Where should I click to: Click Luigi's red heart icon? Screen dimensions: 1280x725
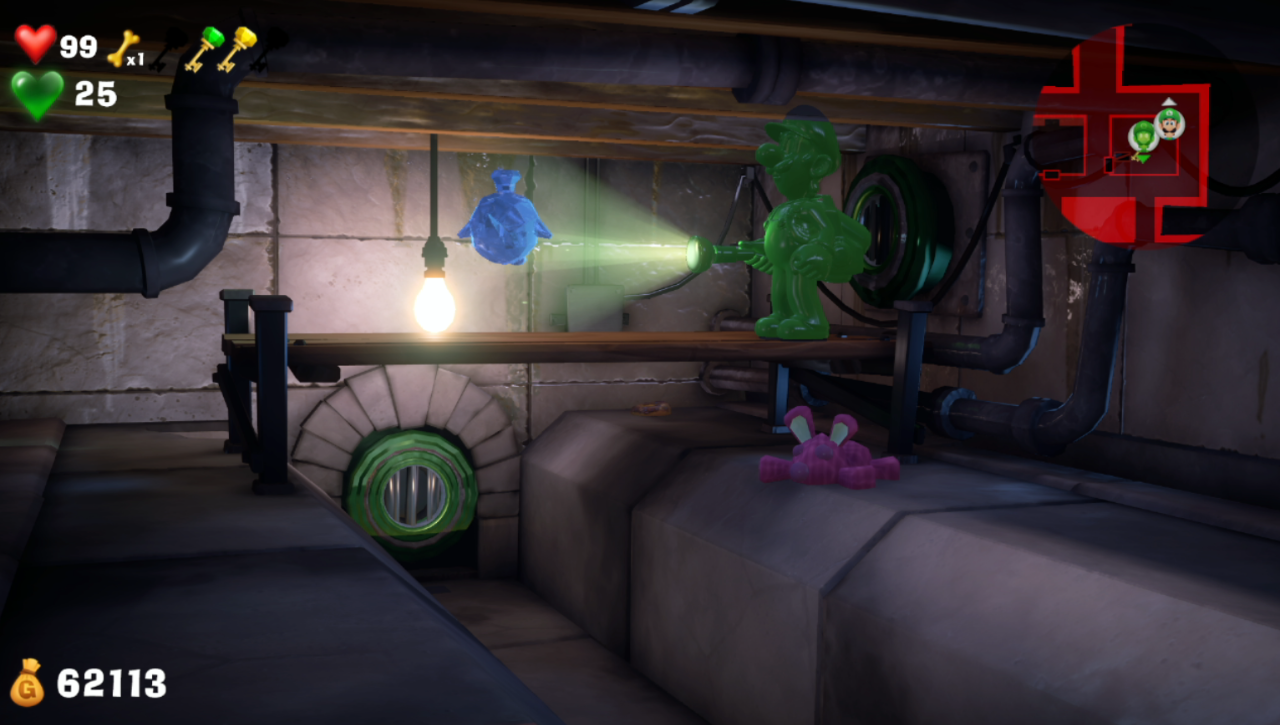pyautogui.click(x=35, y=44)
